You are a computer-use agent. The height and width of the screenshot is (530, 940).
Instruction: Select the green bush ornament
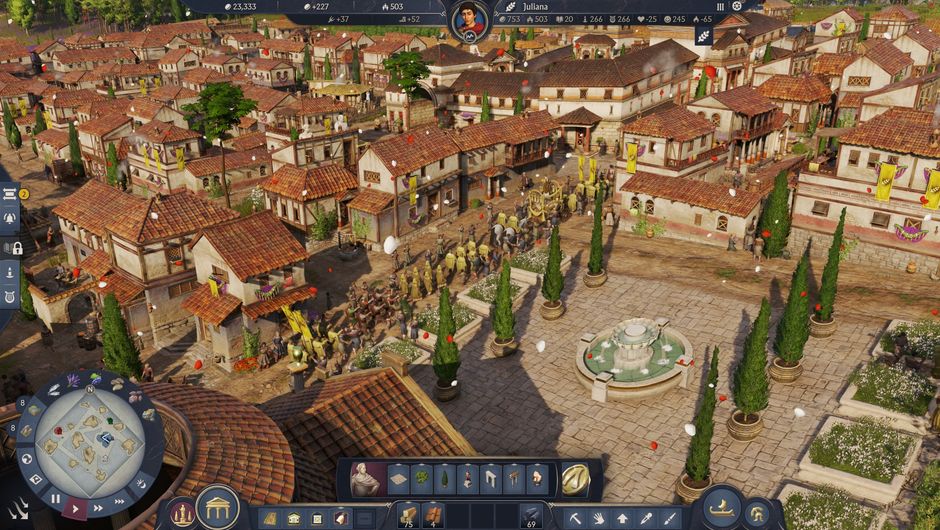(x=422, y=479)
